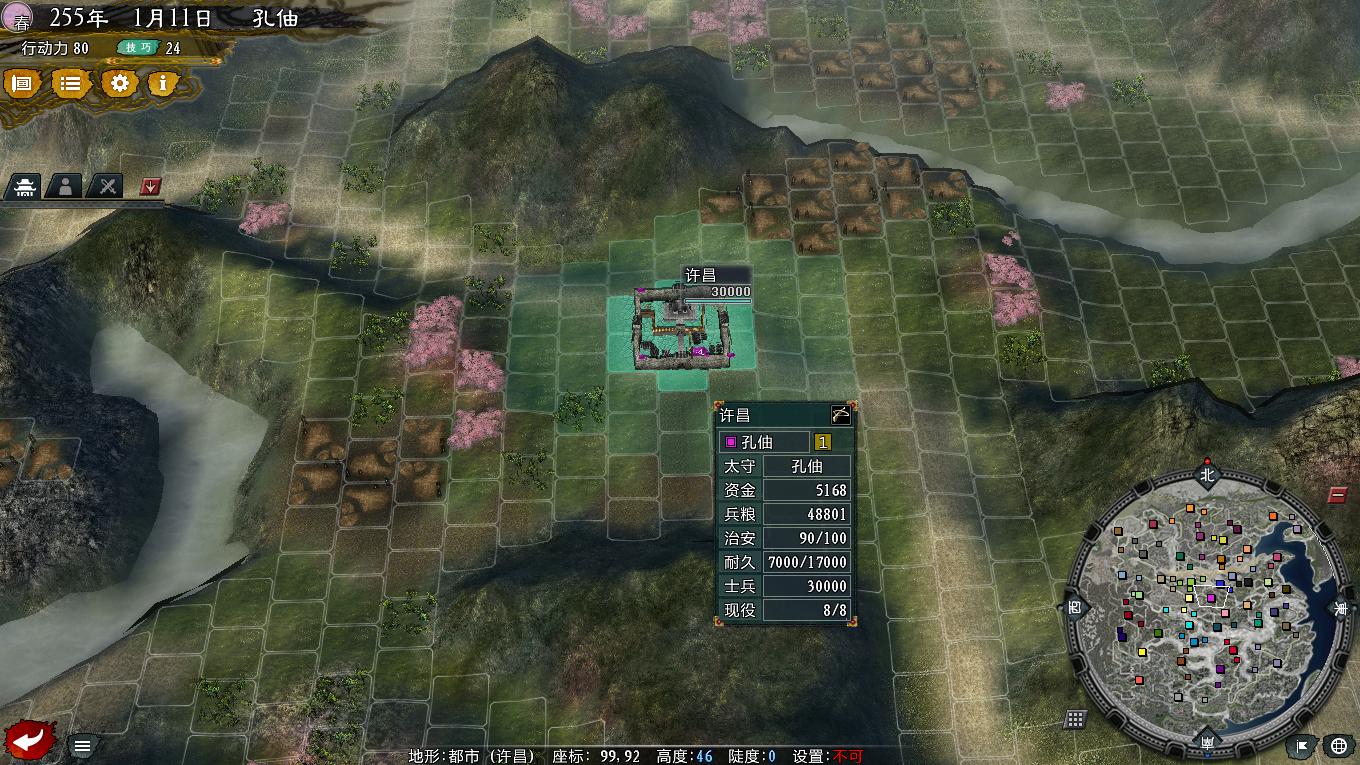This screenshot has width=1360, height=765.
Task: Open the game settings gear icon
Action: pos(119,84)
